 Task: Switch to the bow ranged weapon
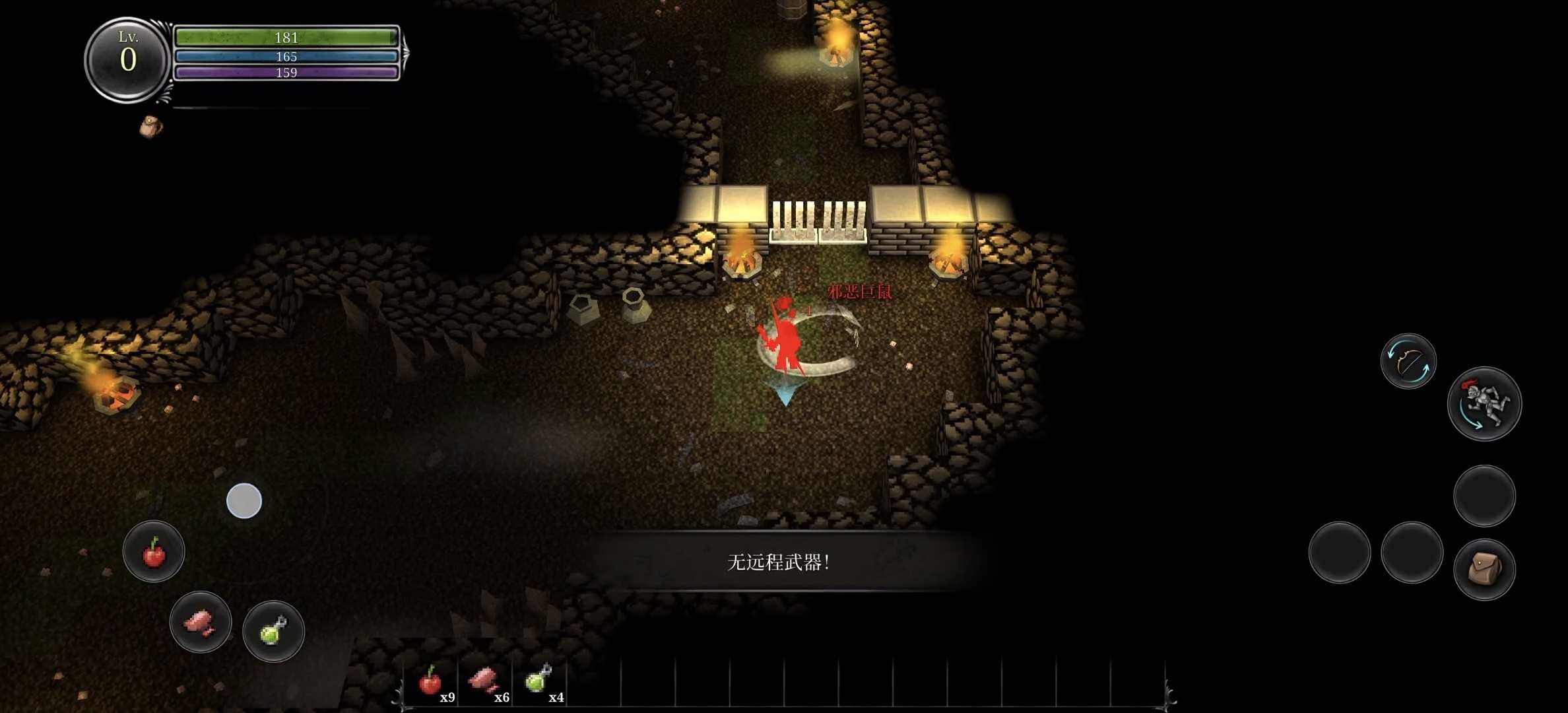(1408, 361)
